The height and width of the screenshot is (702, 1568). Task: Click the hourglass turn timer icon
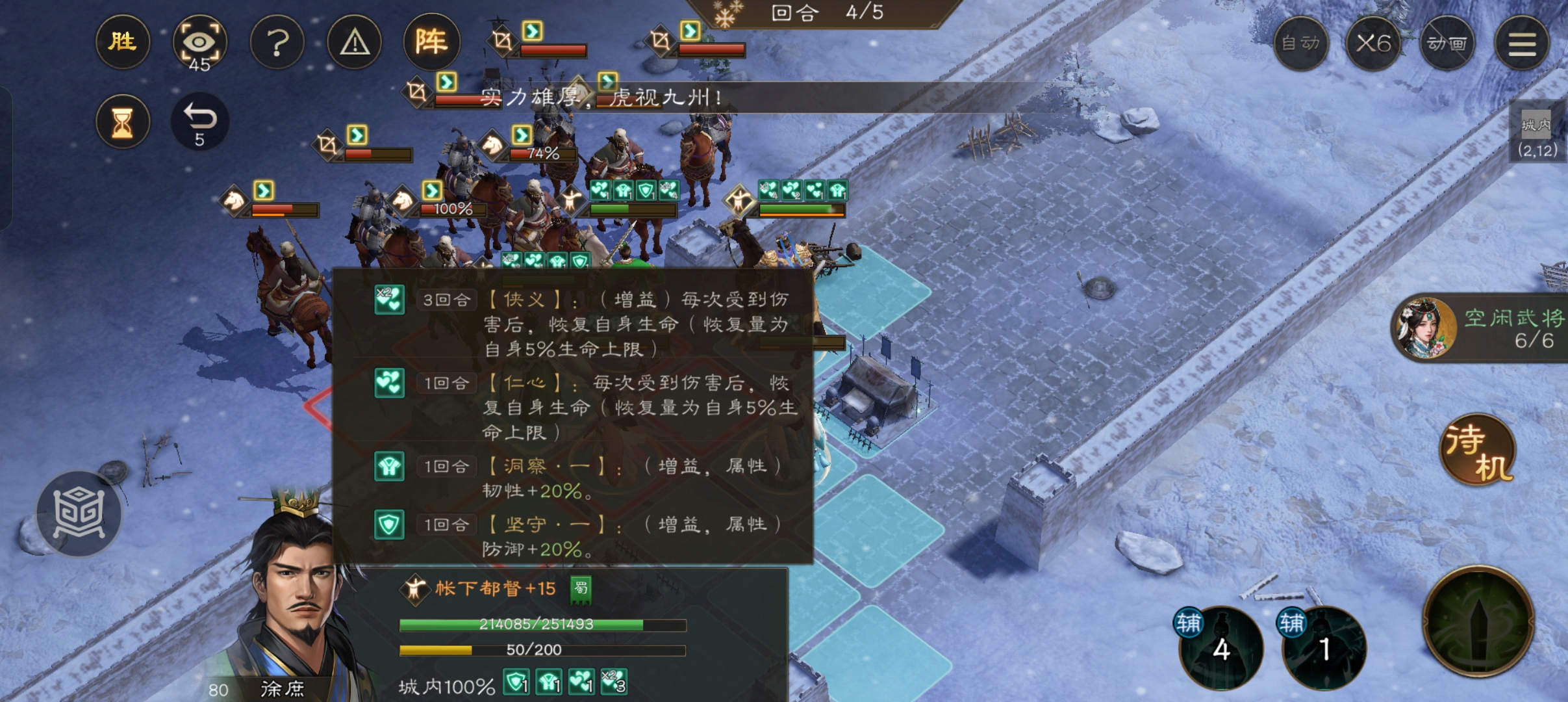[123, 122]
